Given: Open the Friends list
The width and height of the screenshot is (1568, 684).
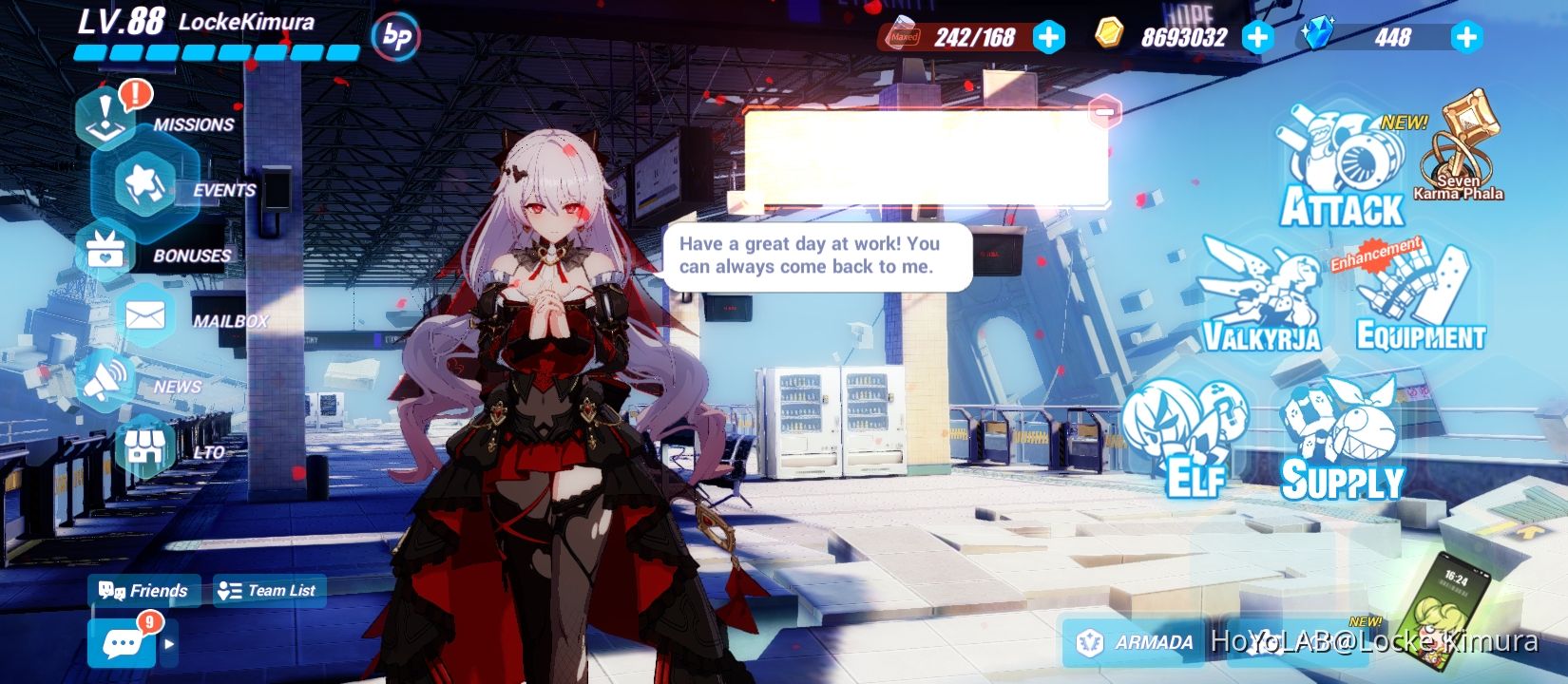Looking at the screenshot, I should [x=143, y=590].
